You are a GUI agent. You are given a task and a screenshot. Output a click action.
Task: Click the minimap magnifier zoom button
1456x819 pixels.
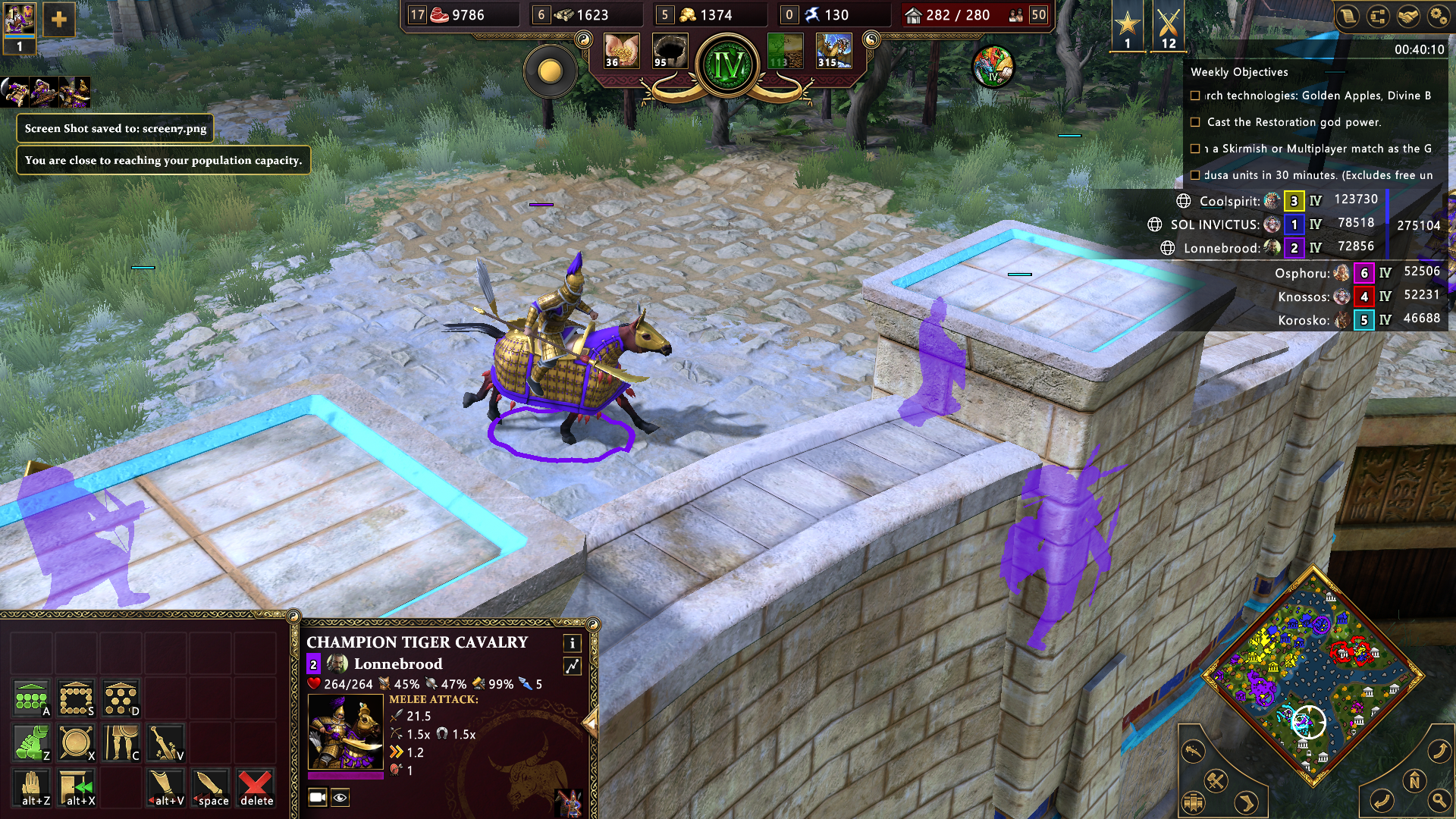[1438, 800]
